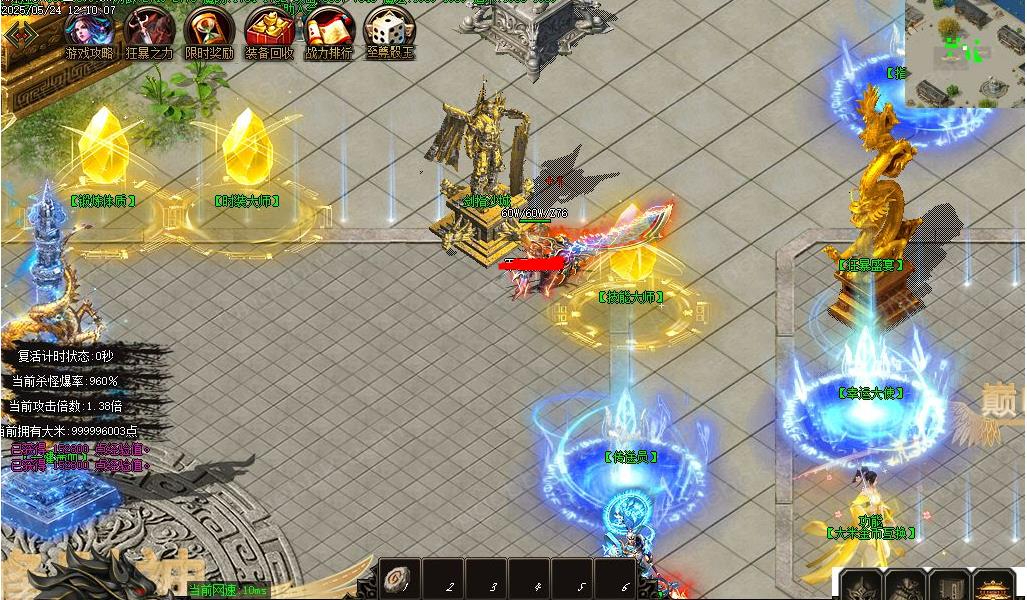Screen dimensions: 1027x600
Task: Open the 游戏攻略 game guide icon
Action: 89,30
